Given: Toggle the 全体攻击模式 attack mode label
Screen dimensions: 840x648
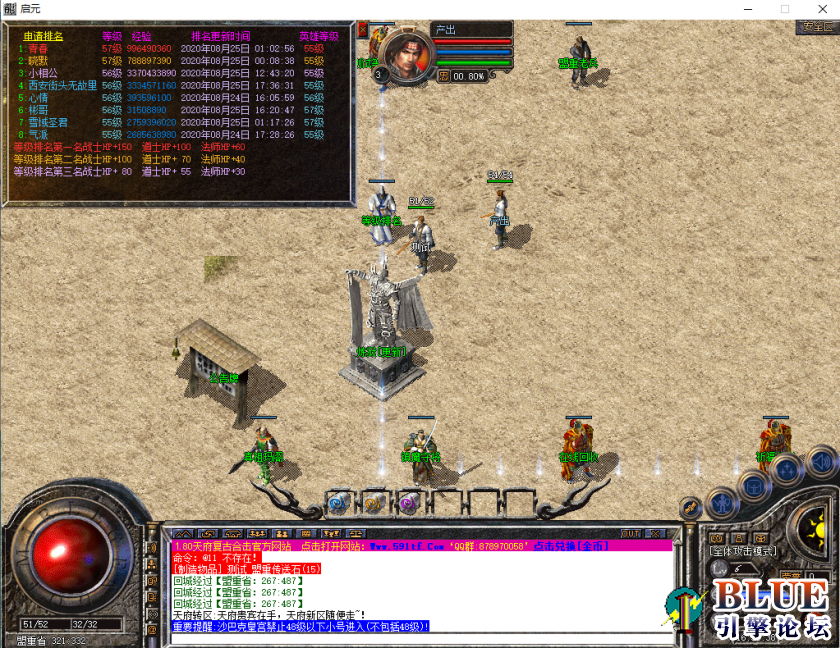Looking at the screenshot, I should coord(742,550).
